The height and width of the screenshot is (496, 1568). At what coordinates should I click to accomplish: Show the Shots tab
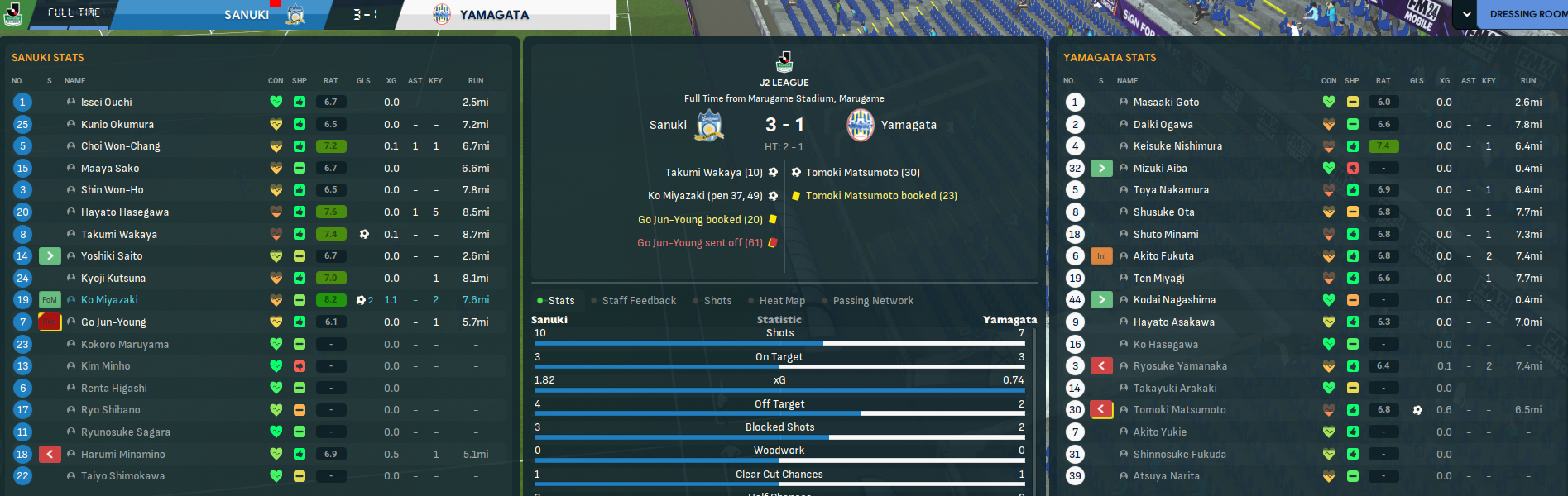coord(717,301)
